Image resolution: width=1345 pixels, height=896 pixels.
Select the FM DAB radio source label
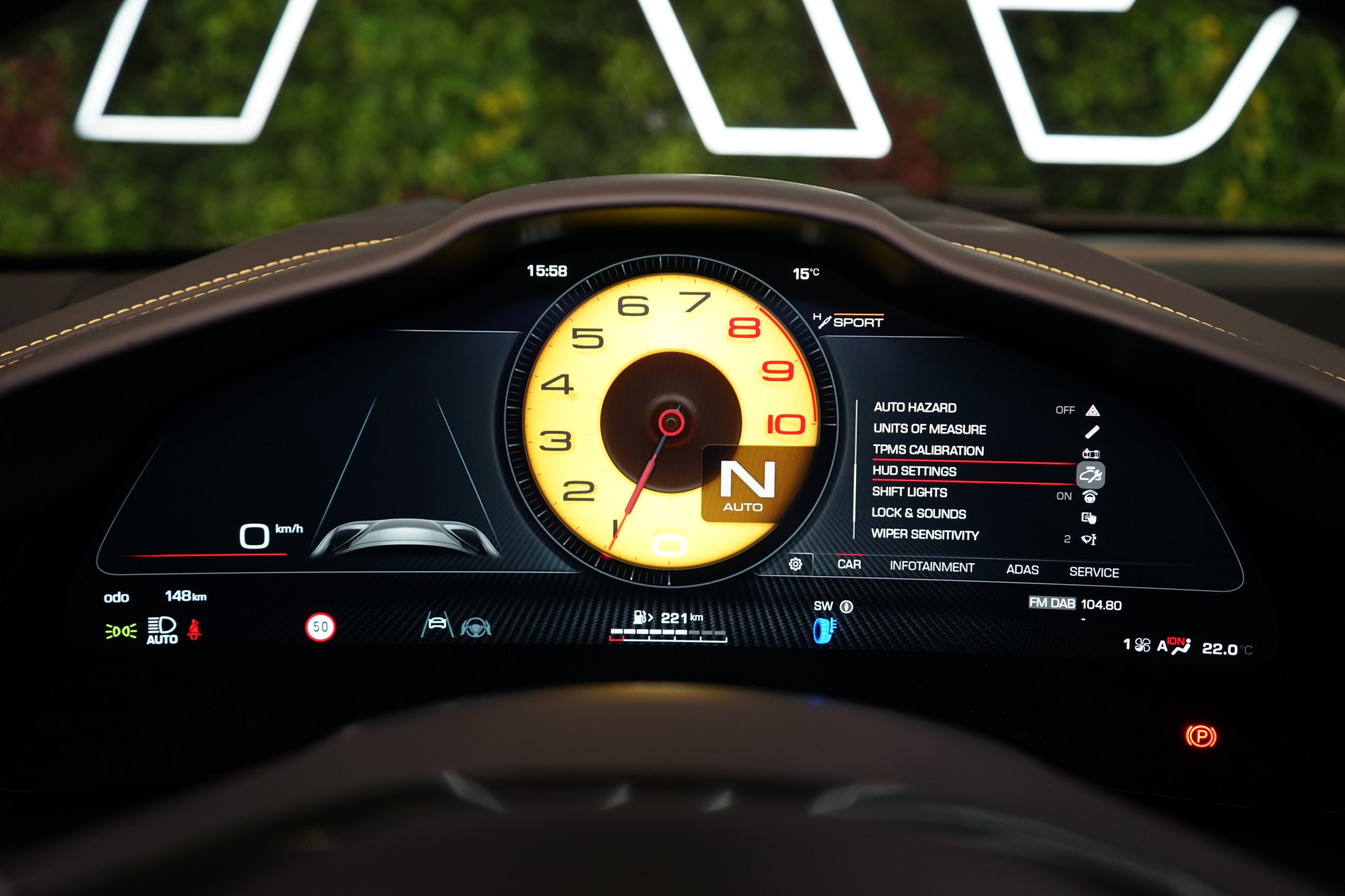click(x=1052, y=603)
